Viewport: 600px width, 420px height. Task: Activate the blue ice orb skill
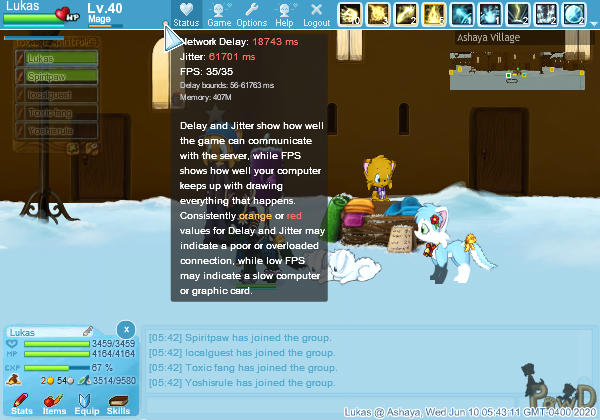pyautogui.click(x=573, y=13)
